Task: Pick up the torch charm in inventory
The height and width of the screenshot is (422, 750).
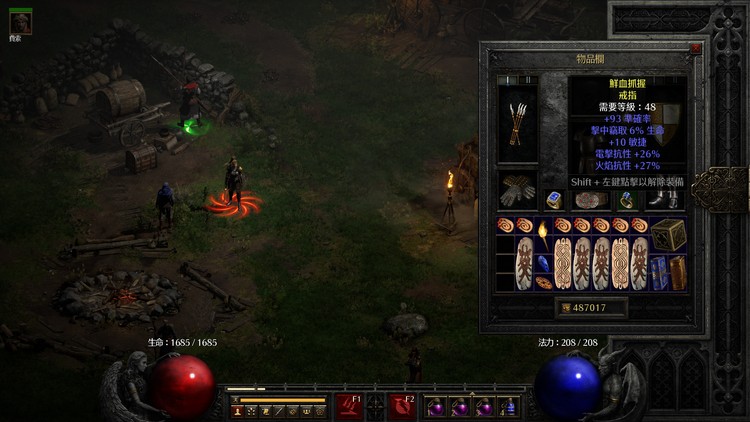Action: pyautogui.click(x=543, y=235)
